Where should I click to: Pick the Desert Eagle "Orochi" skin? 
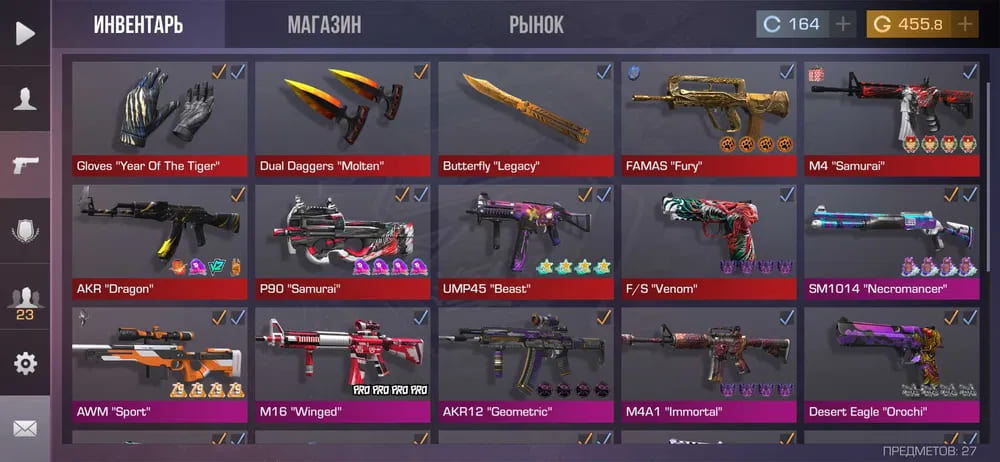(x=892, y=364)
